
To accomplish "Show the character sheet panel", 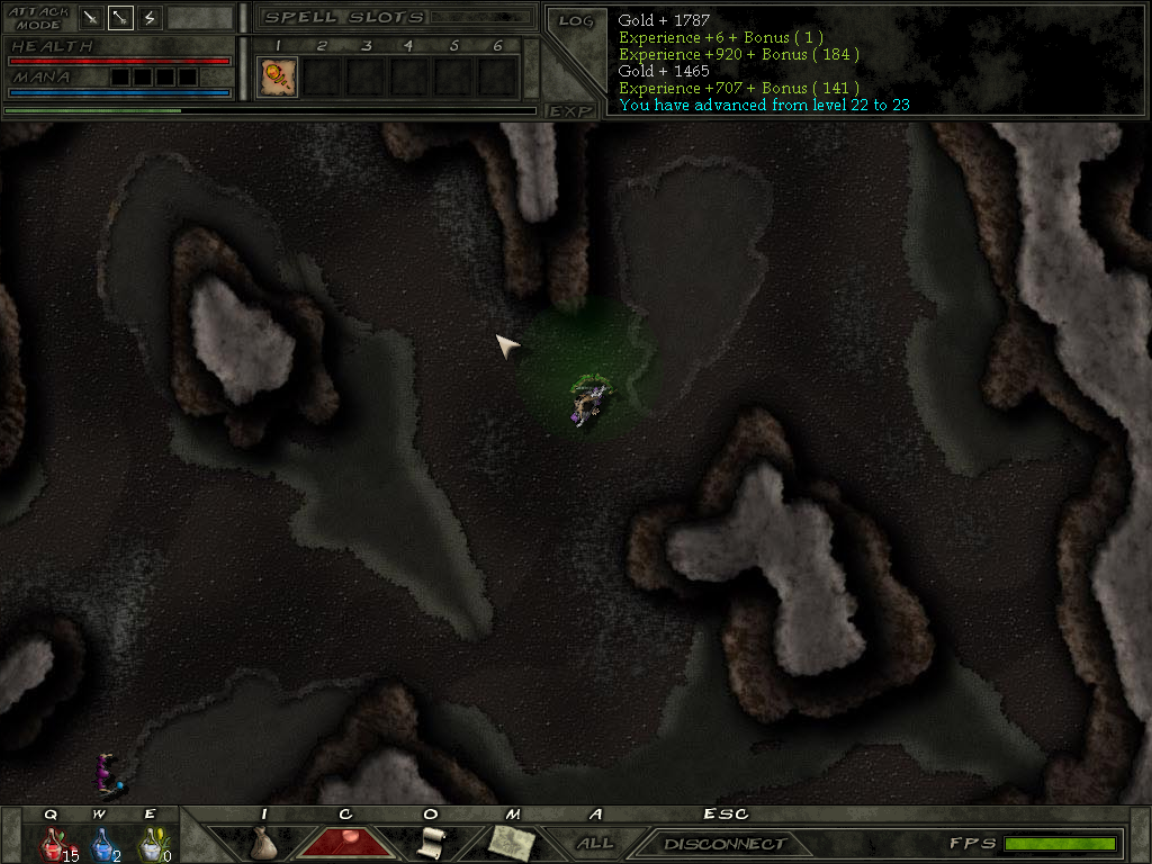I will [x=346, y=842].
